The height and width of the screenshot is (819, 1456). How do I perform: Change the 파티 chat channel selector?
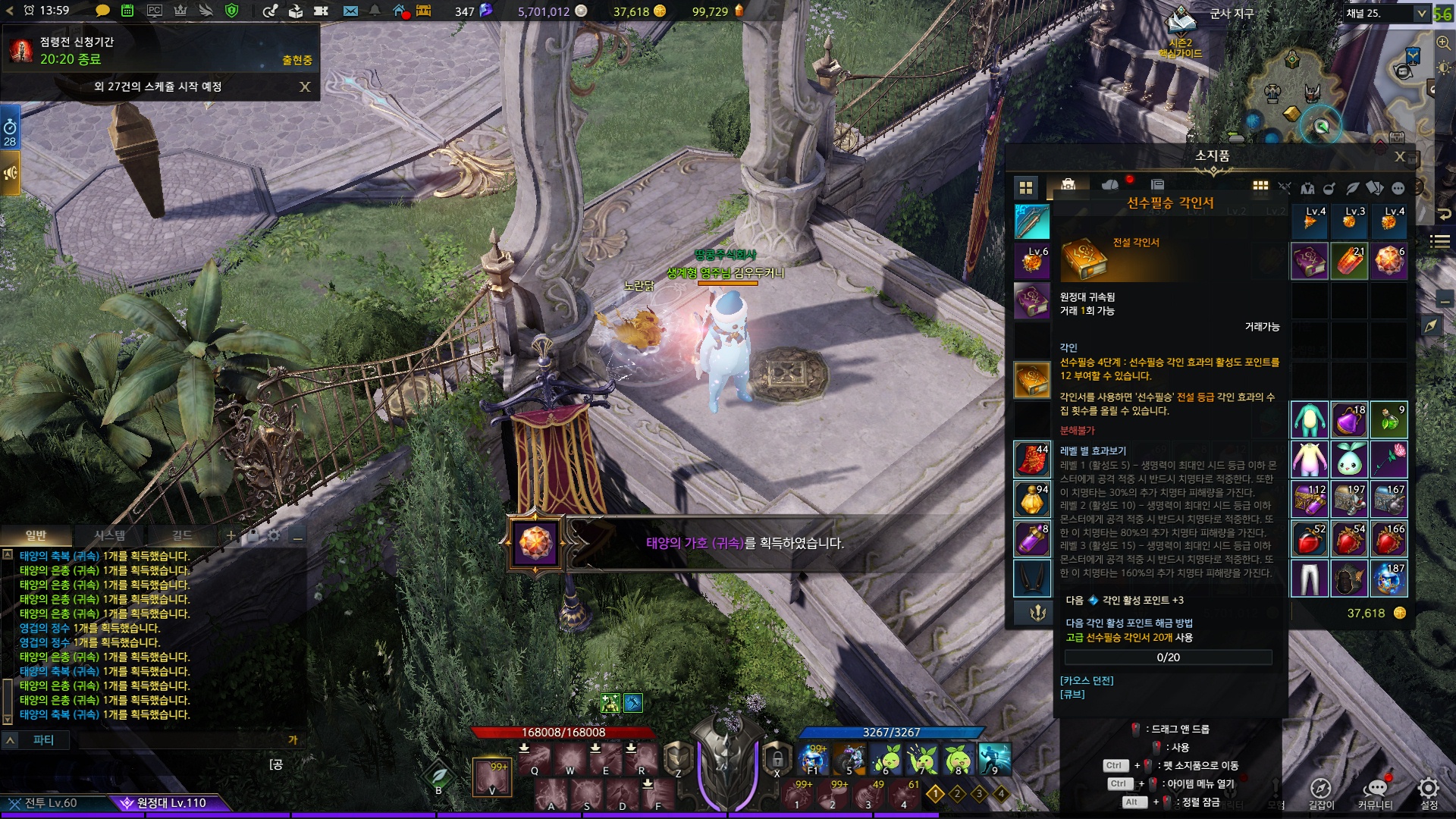(43, 740)
